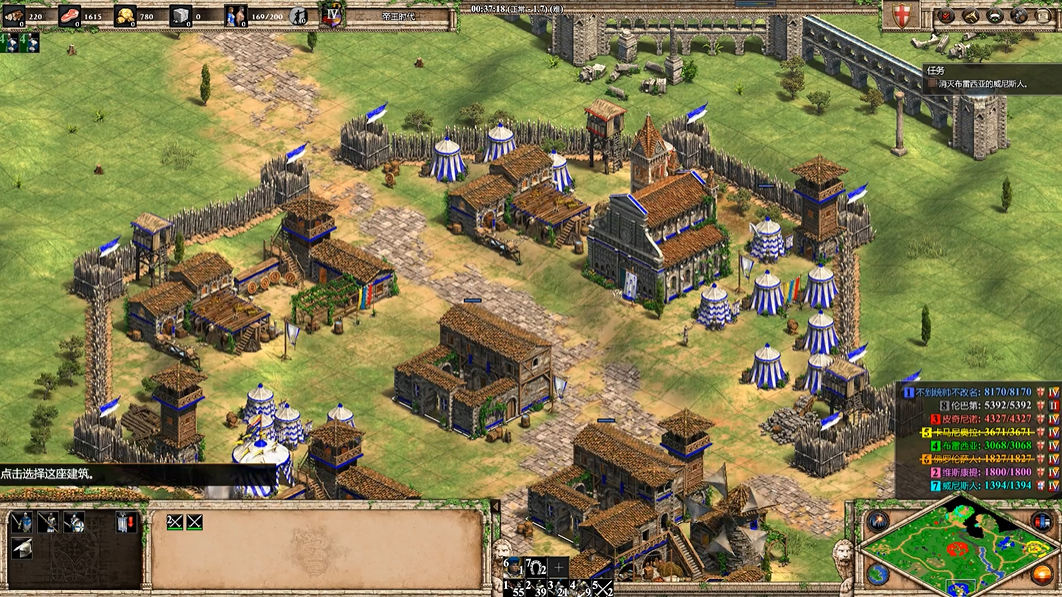
Task: Click the banner icon with red arrow
Action: pos(125,522)
